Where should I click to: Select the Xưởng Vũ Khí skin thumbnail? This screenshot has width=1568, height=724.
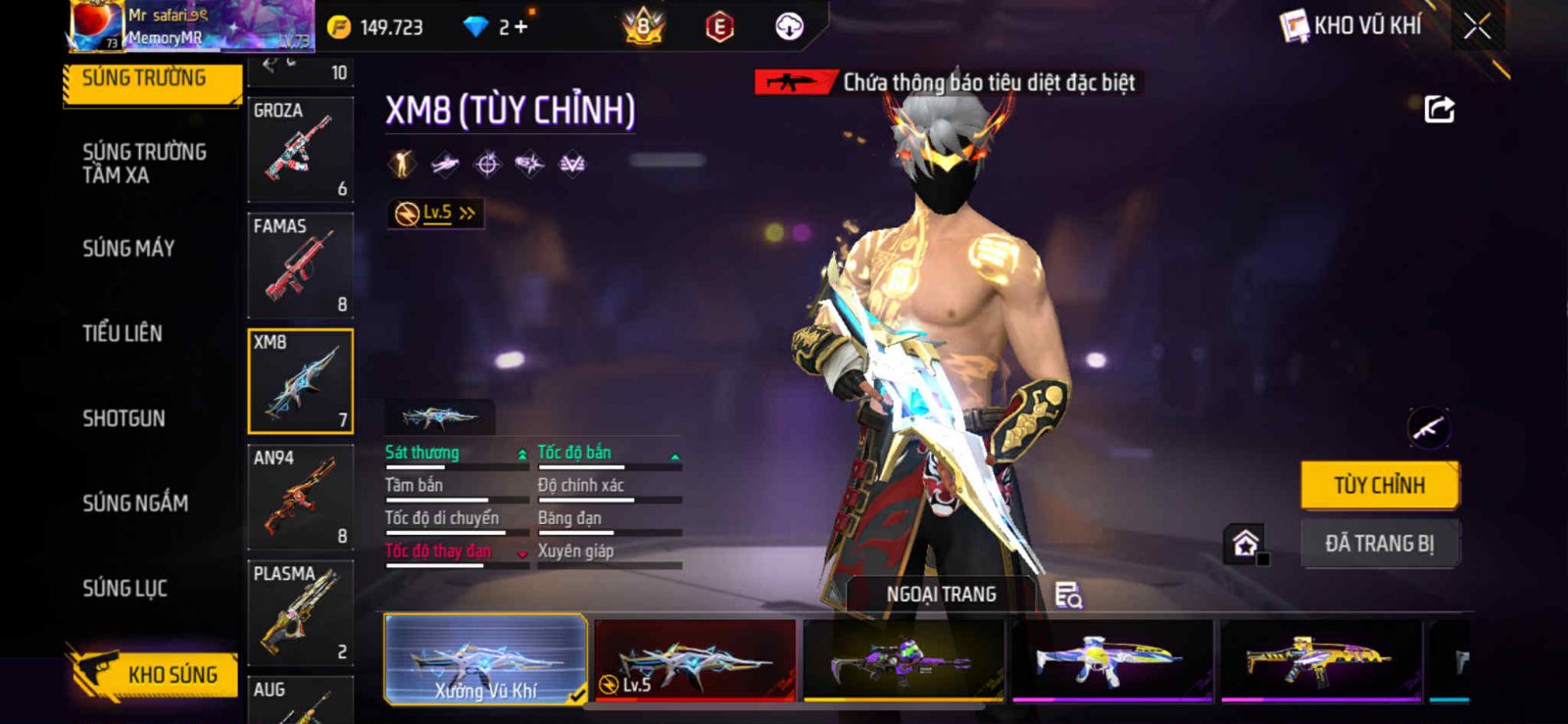click(485, 659)
